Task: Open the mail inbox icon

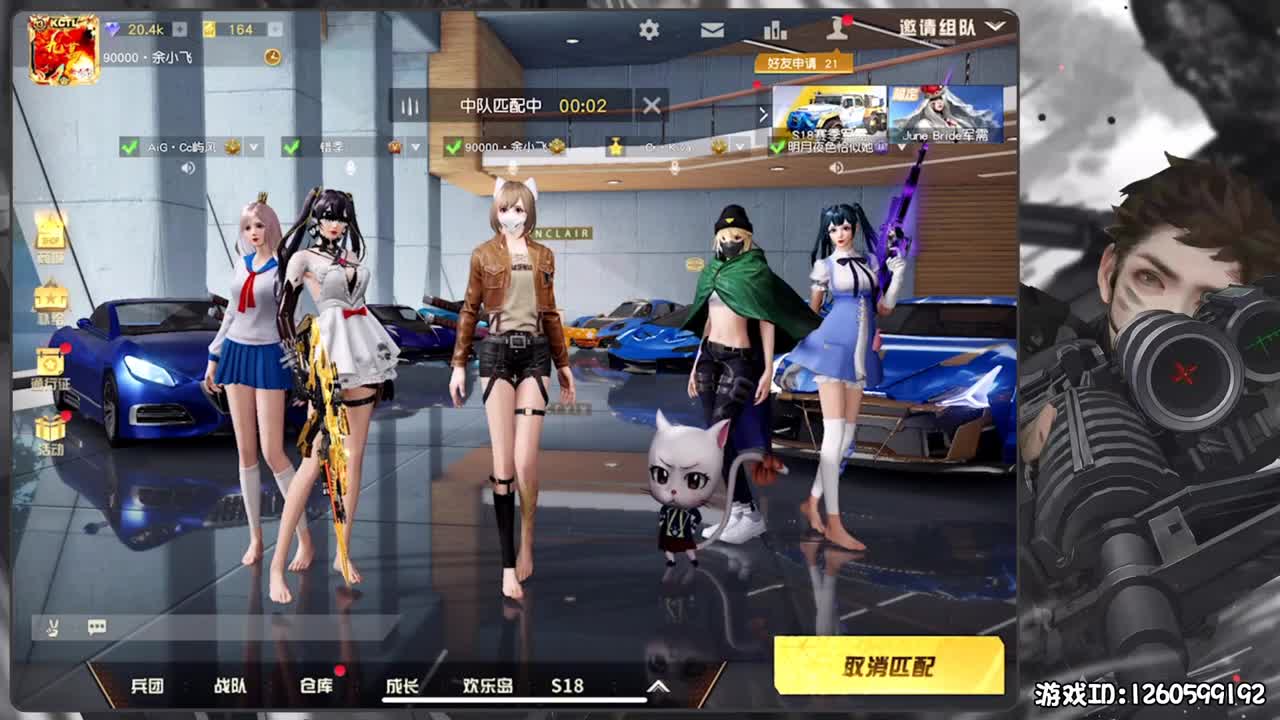Action: pyautogui.click(x=712, y=31)
